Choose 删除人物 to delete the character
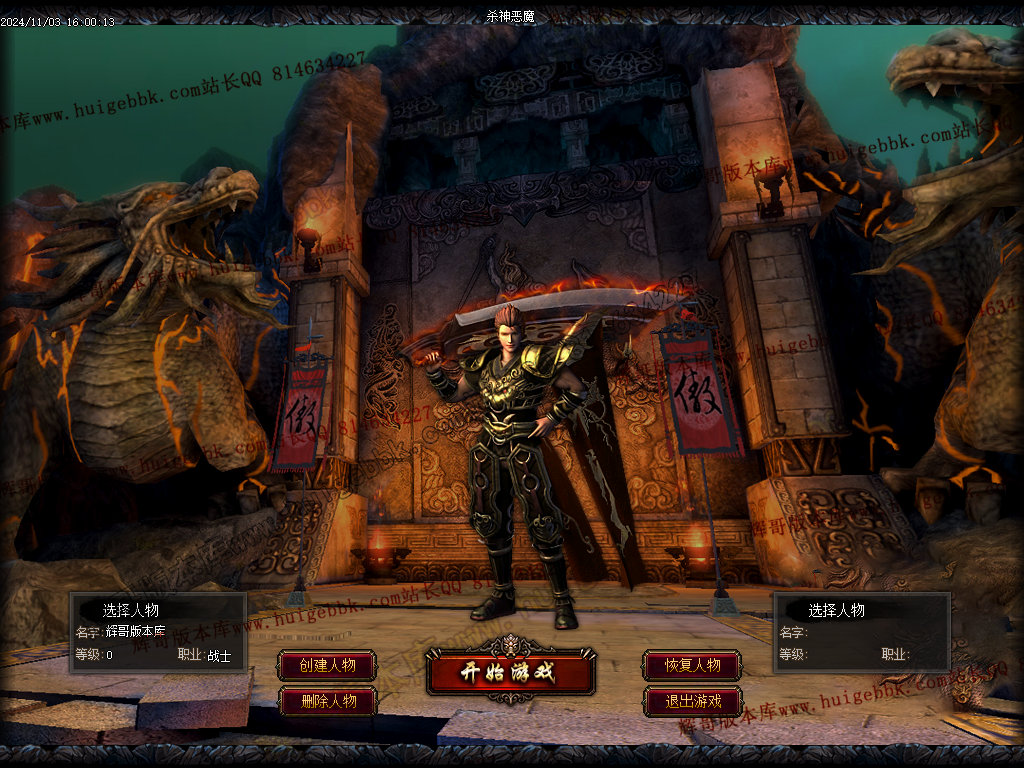 tap(328, 701)
